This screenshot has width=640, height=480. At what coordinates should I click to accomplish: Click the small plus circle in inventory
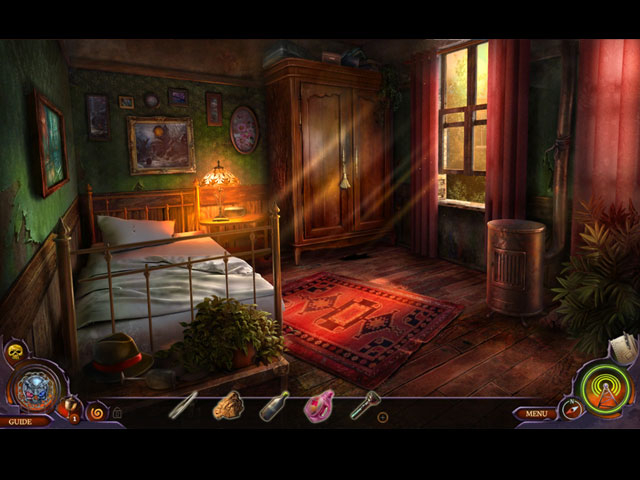(x=382, y=416)
